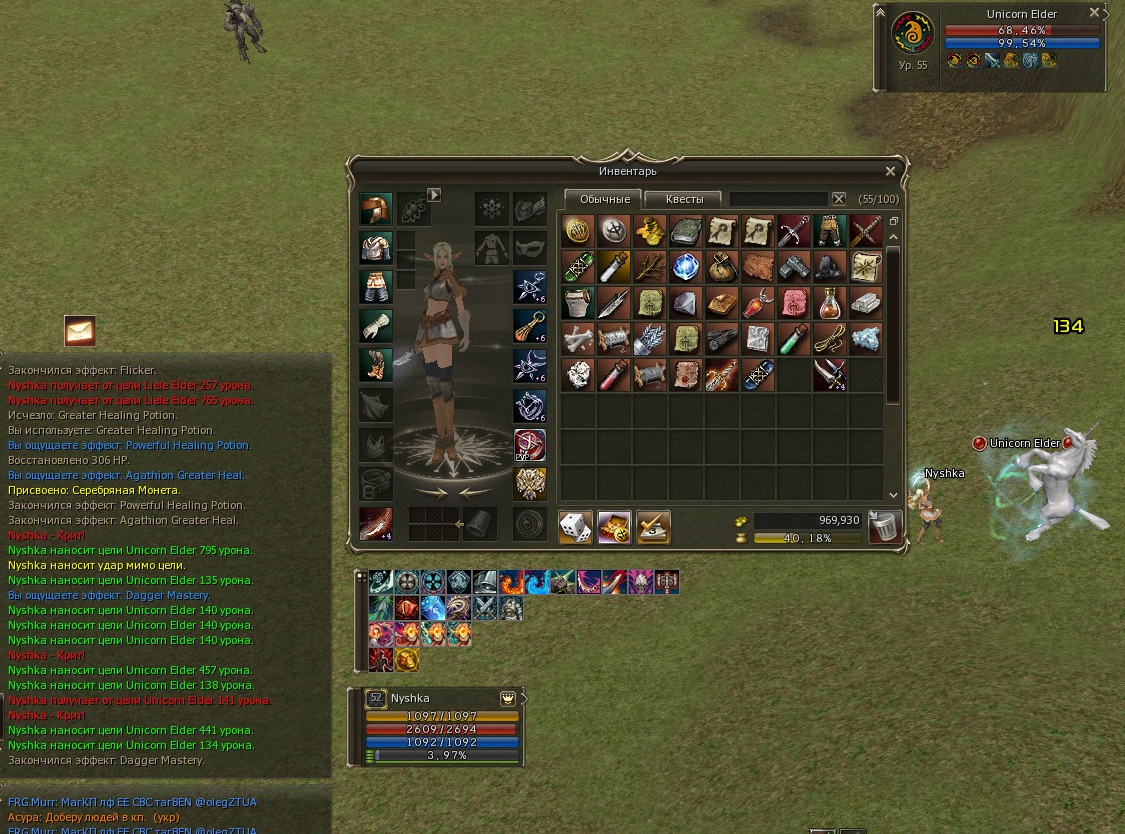
Task: Open the unread mail envelope icon
Action: [80, 329]
